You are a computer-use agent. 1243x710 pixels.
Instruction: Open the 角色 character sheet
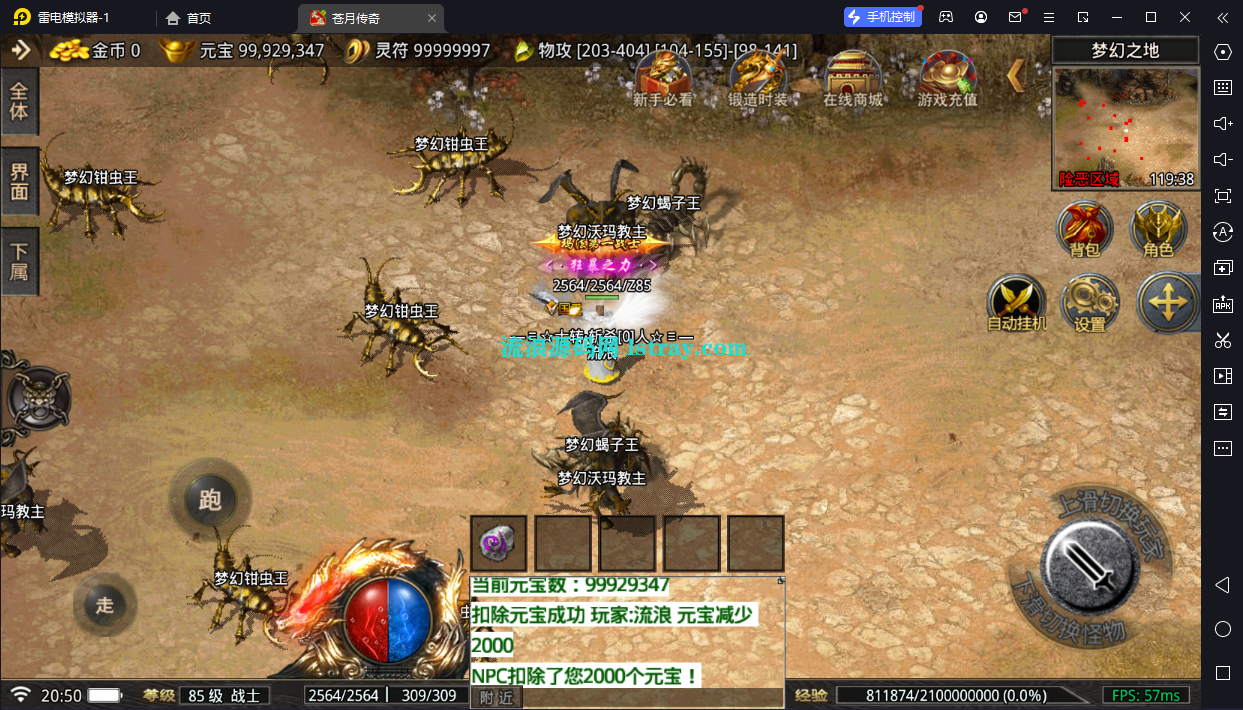point(1158,229)
